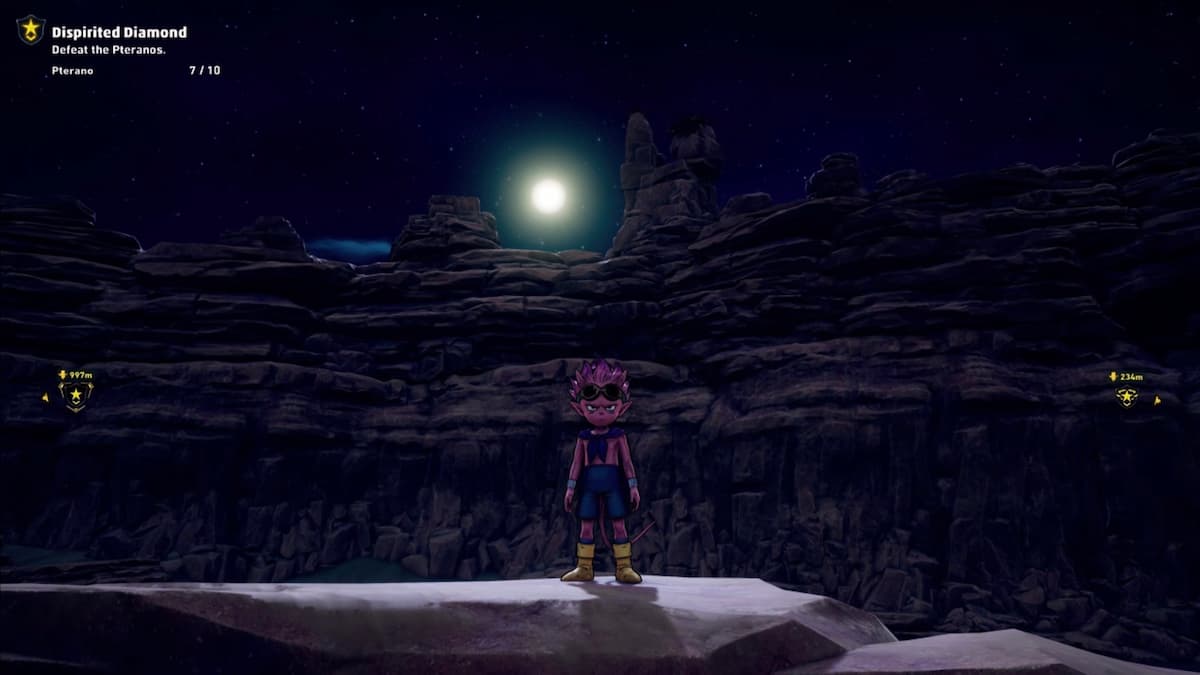Click the star badge beside the quest title
Image resolution: width=1200 pixels, height=675 pixels.
[31, 30]
